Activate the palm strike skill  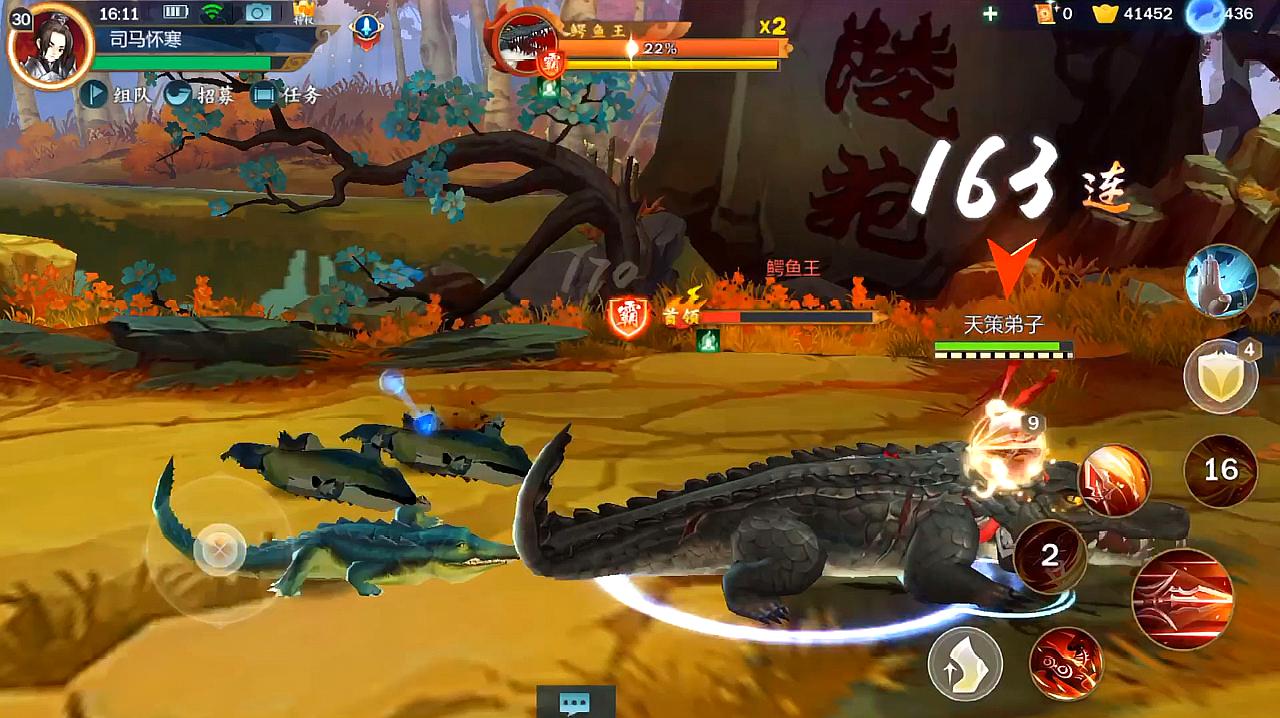[x=1220, y=281]
